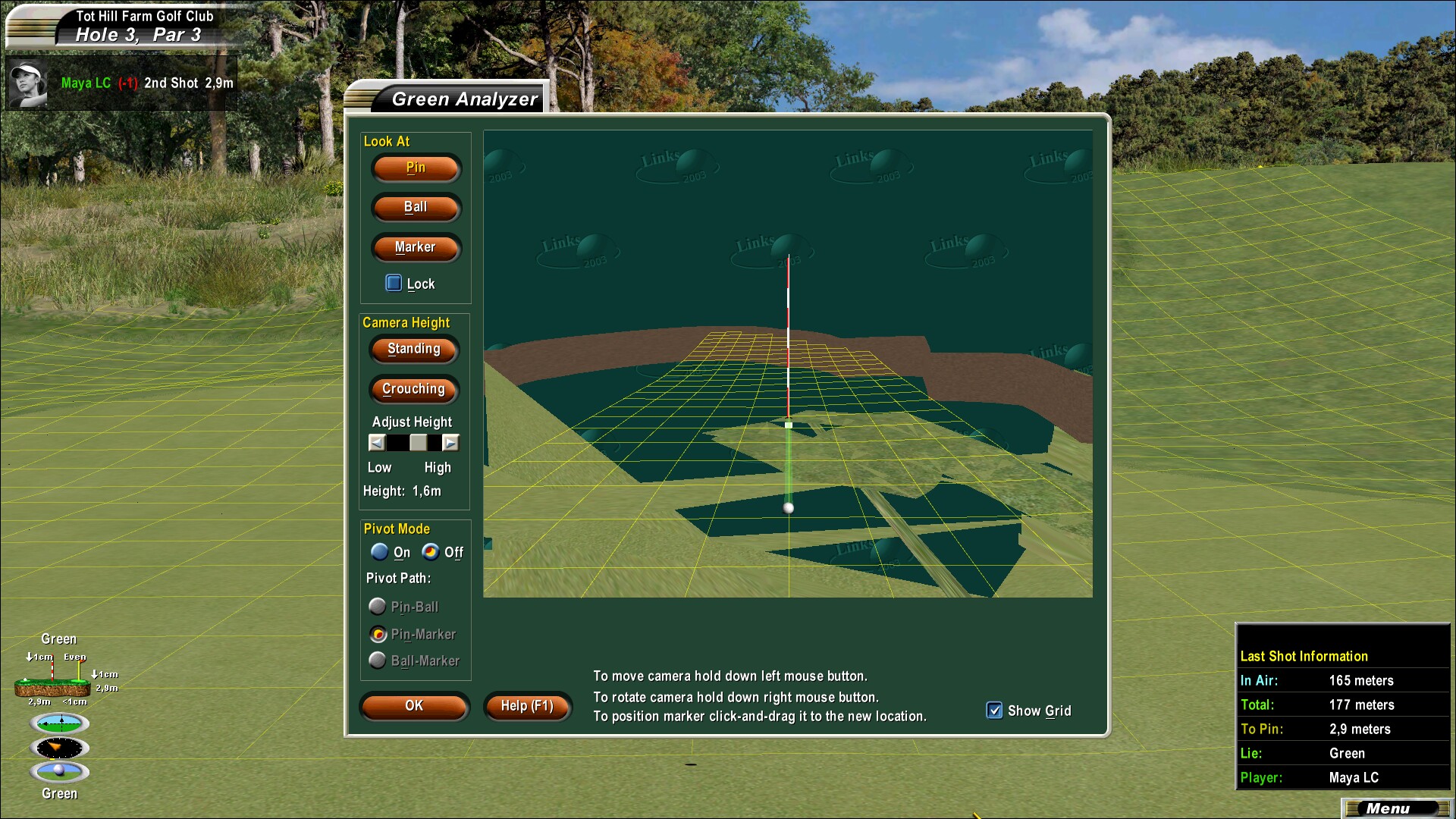Select the Marker look-at option
The image size is (1456, 819).
point(416,247)
